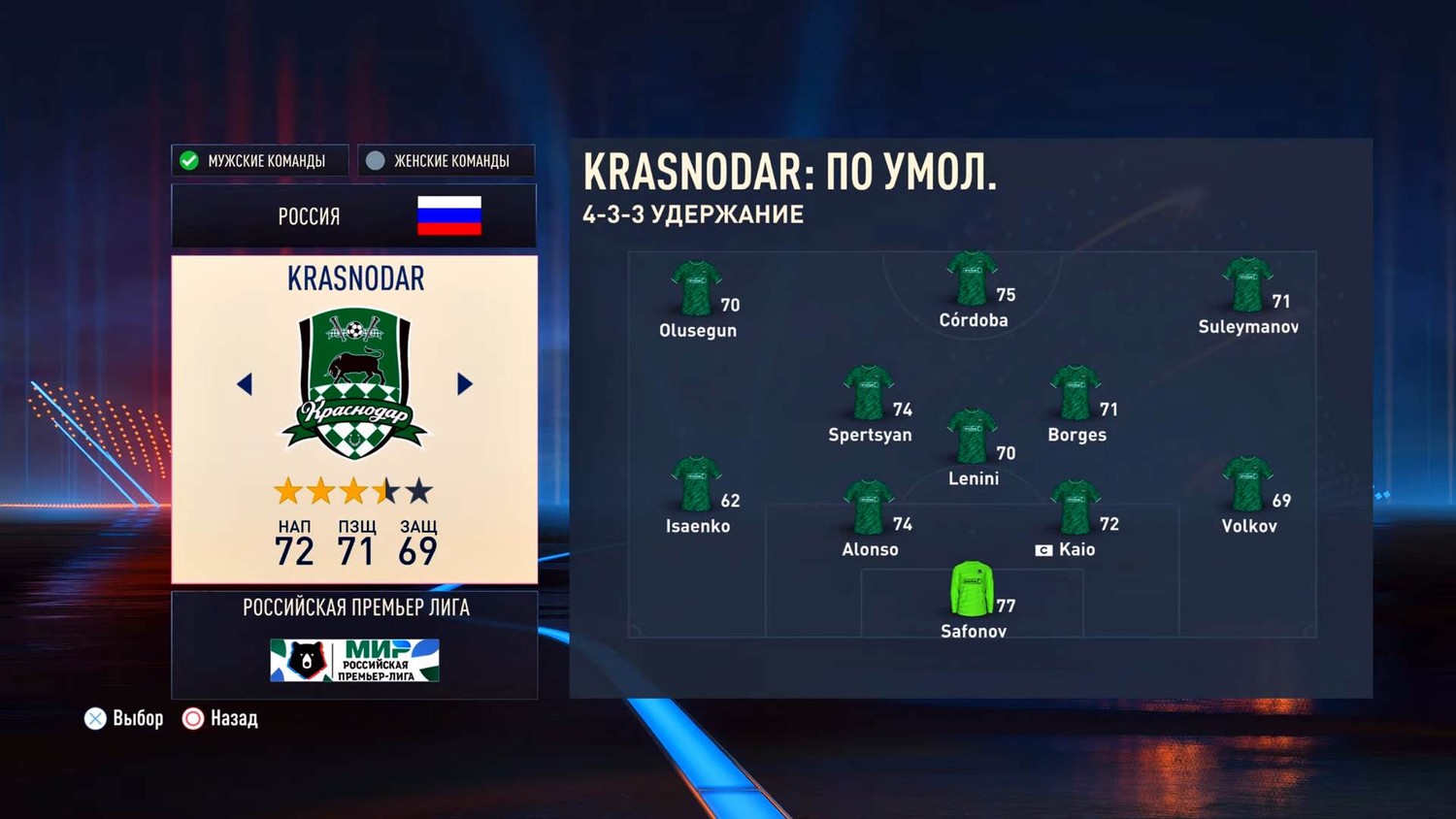Open the Россия country selector
This screenshot has width=1456, height=819.
(353, 215)
